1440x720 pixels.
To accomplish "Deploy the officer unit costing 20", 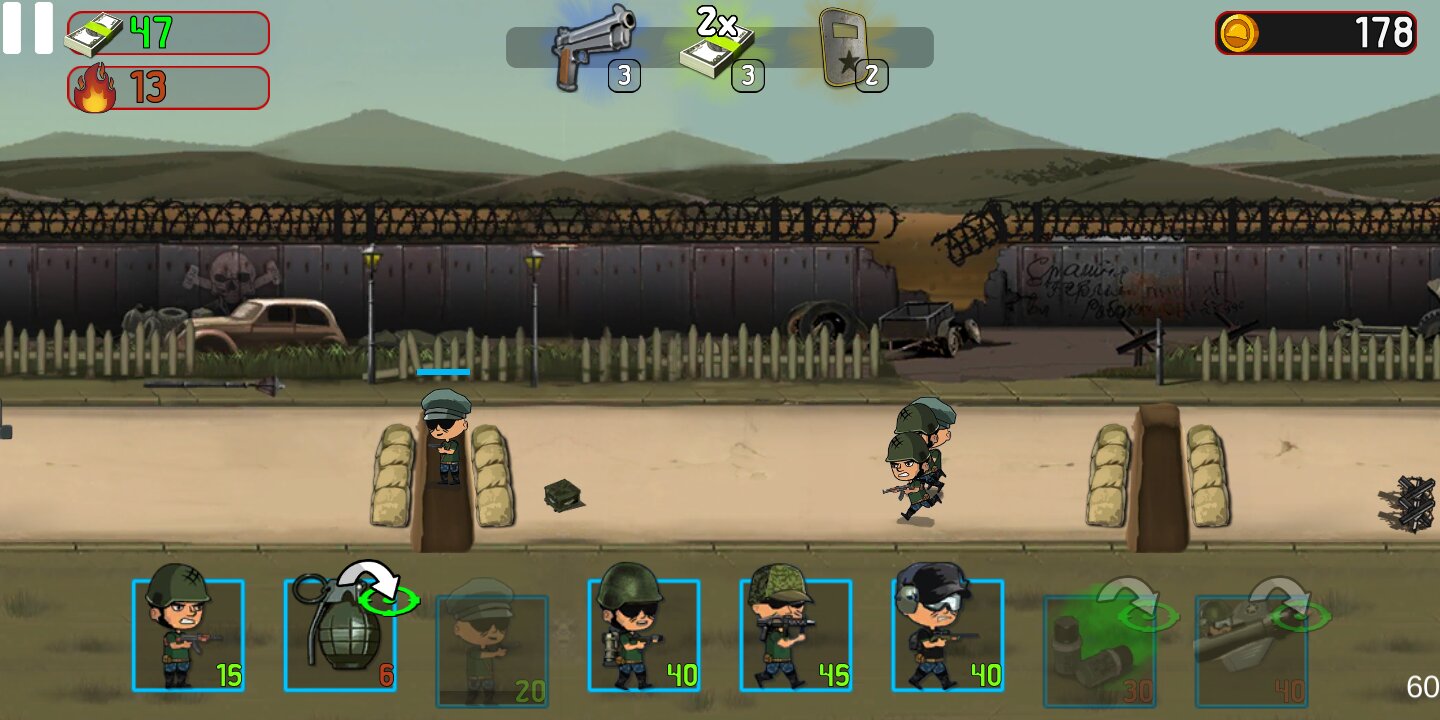I will point(492,650).
